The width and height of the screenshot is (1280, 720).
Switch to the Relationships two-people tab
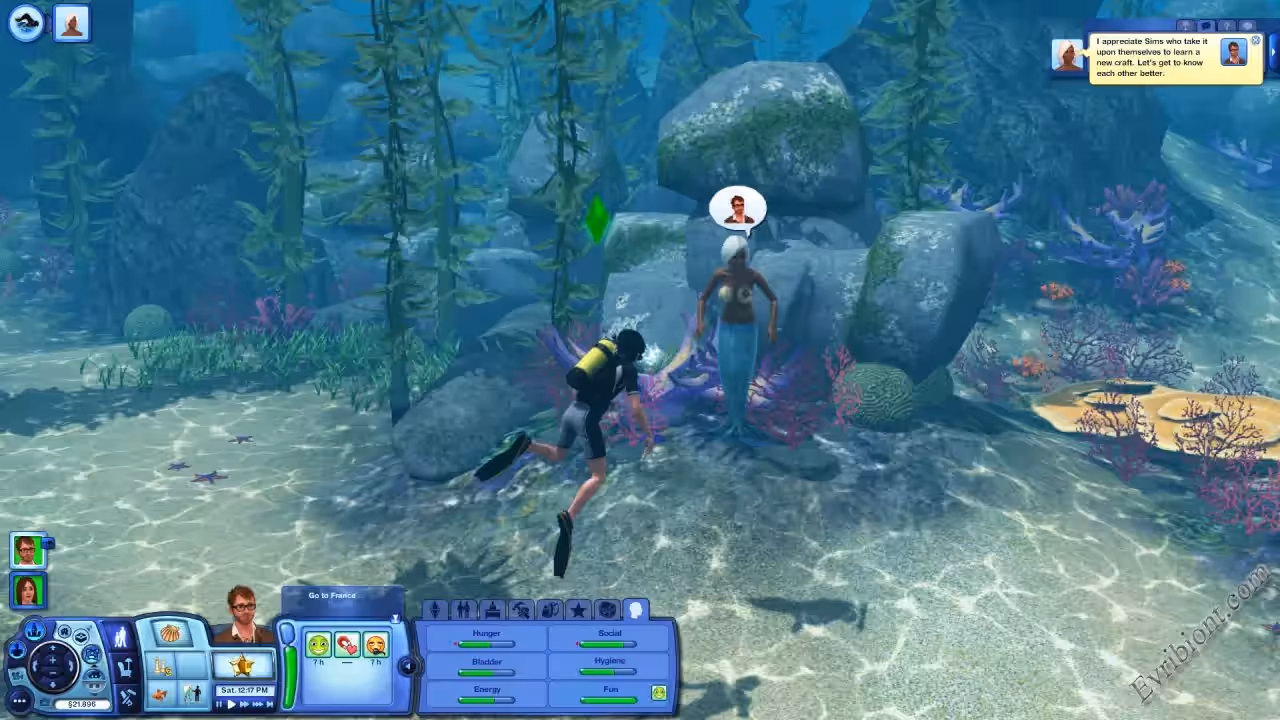click(463, 610)
